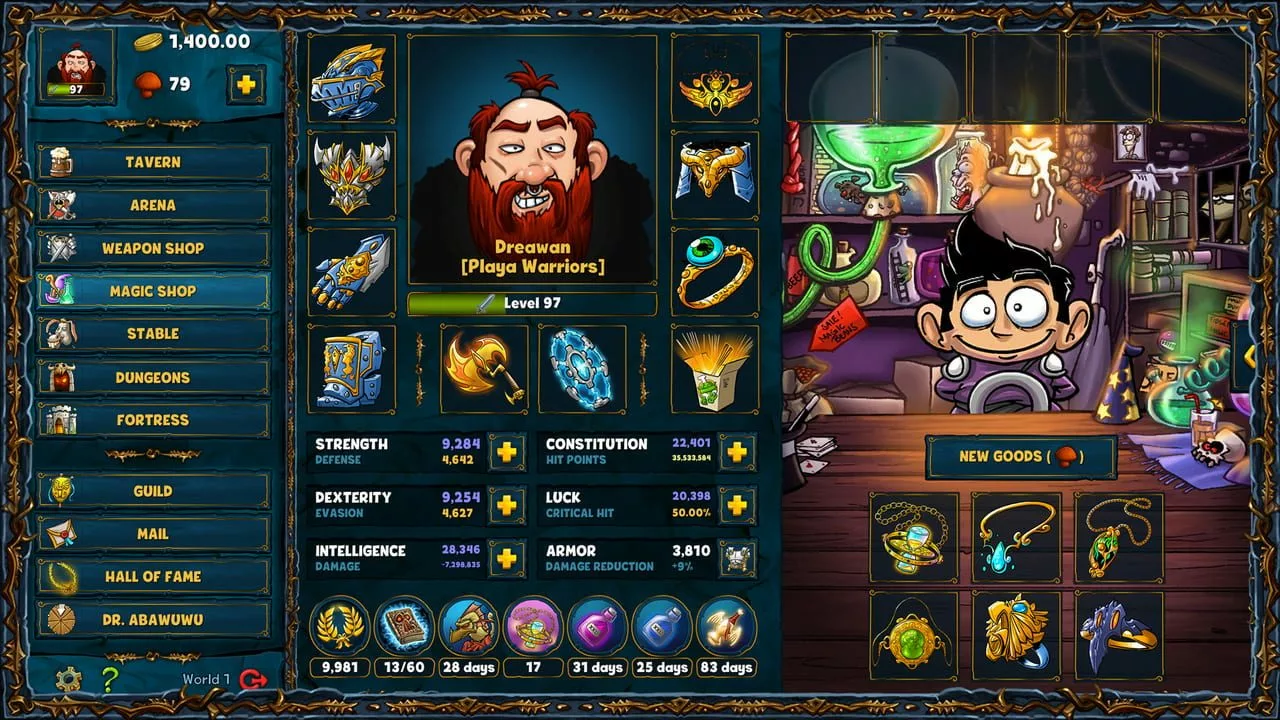Show the Hall of Fame
Screen dimensions: 1280x720
pyautogui.click(x=153, y=577)
